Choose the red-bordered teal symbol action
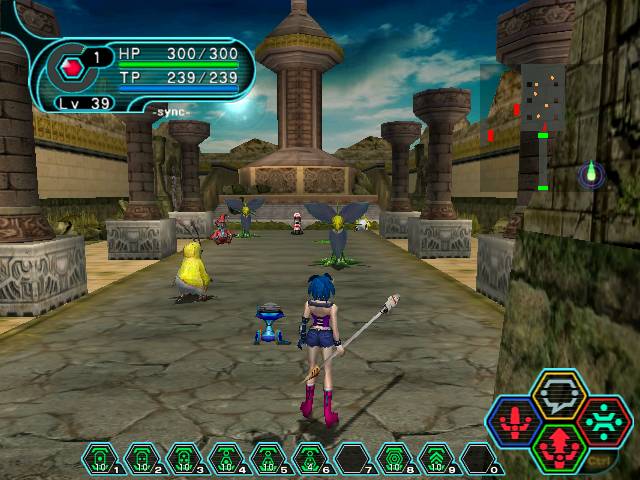This screenshot has width=640, height=480. 604,421
